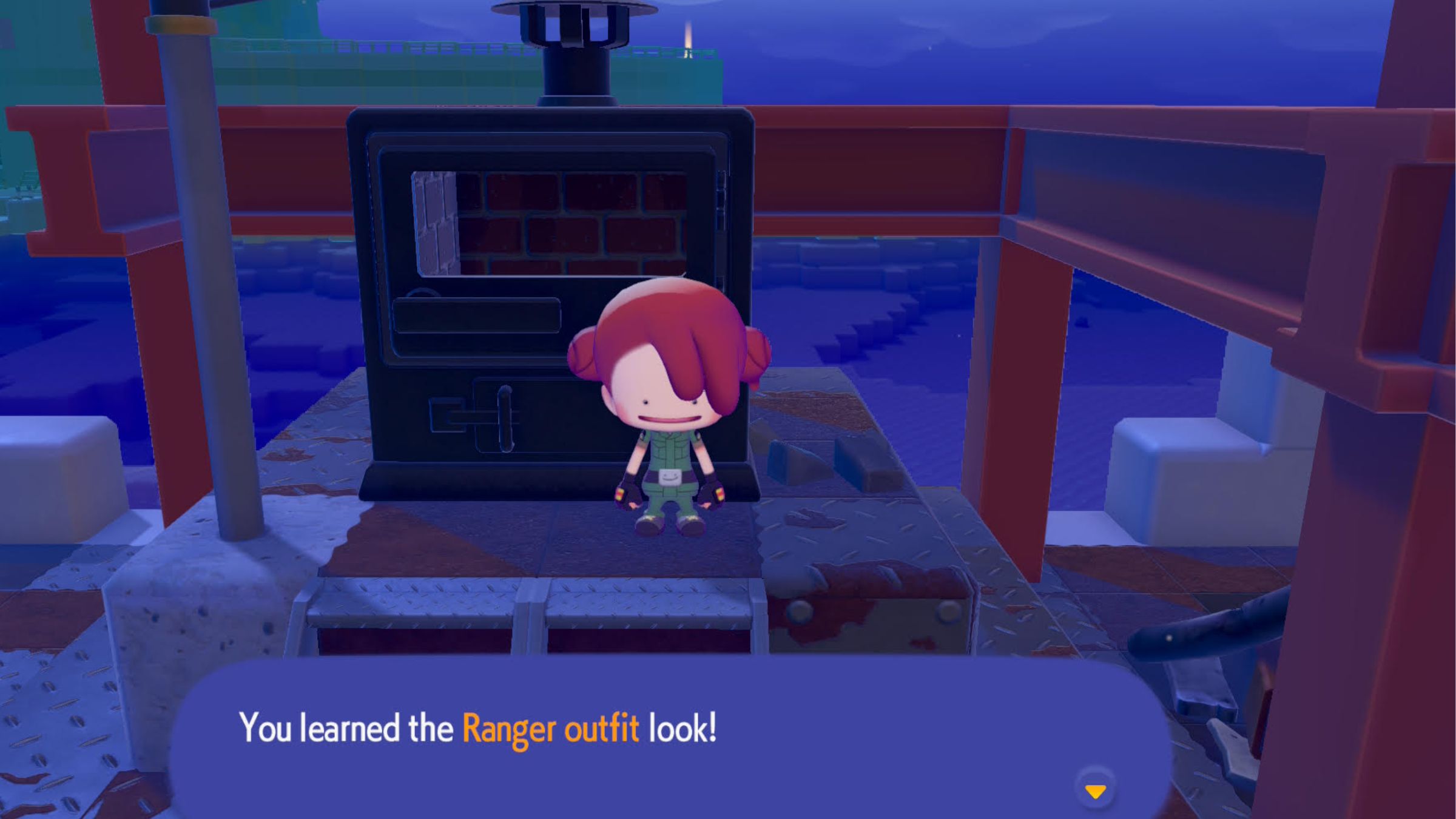The width and height of the screenshot is (1456, 819).
Task: Advance dialogue with the yellow arrow indicator
Action: coord(1095,790)
